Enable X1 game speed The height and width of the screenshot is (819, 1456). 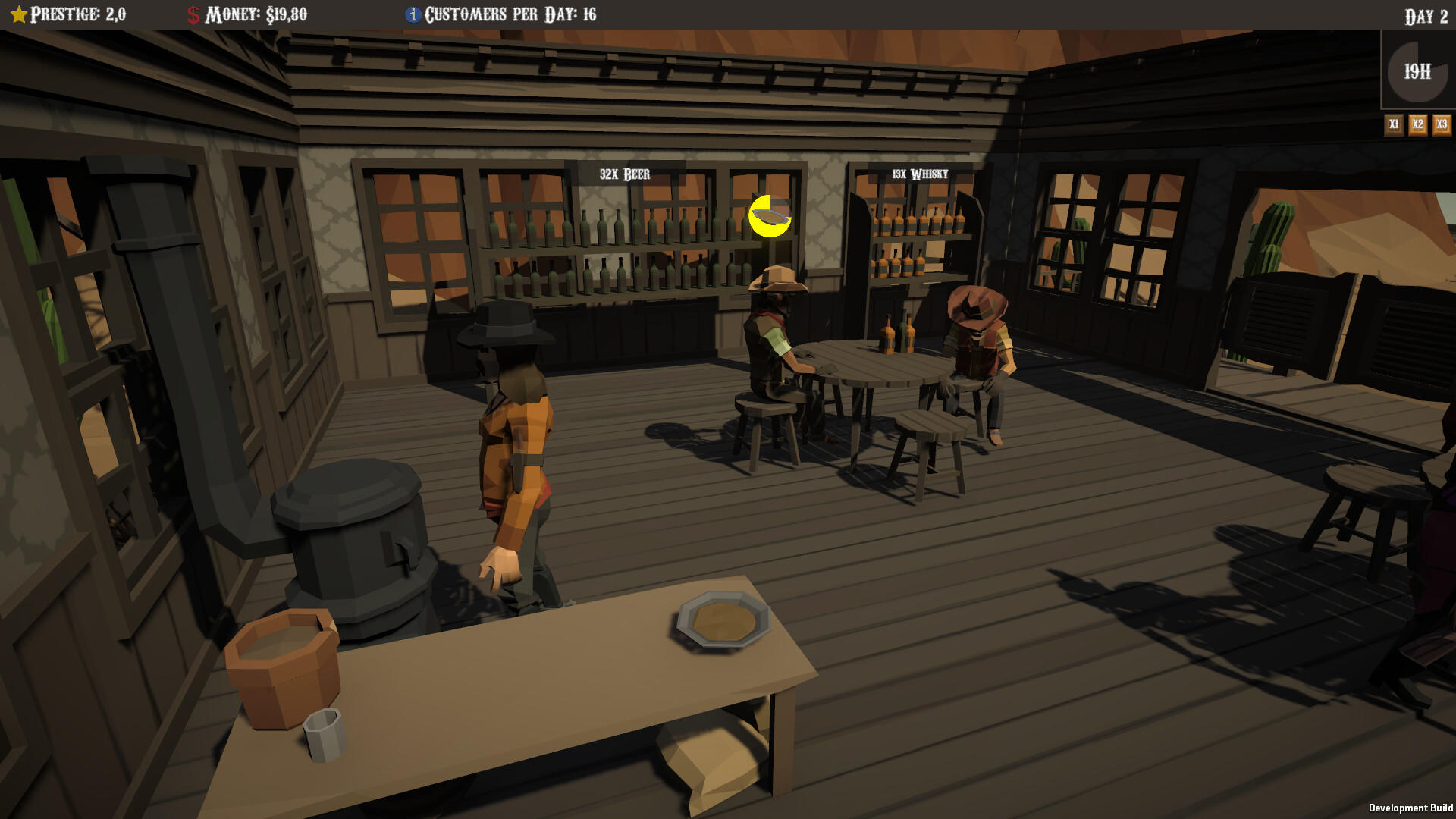coord(1394,124)
